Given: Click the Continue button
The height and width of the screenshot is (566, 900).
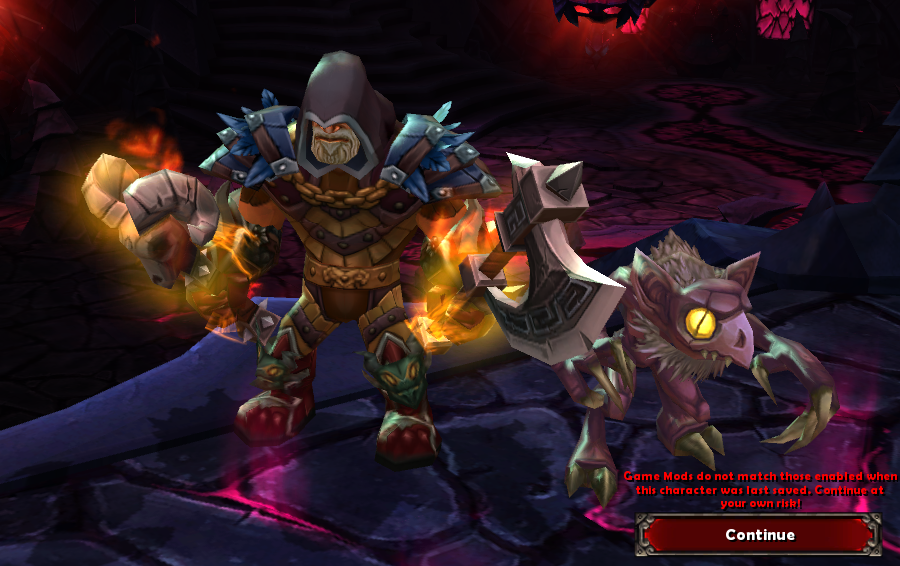Looking at the screenshot, I should pos(759,535).
